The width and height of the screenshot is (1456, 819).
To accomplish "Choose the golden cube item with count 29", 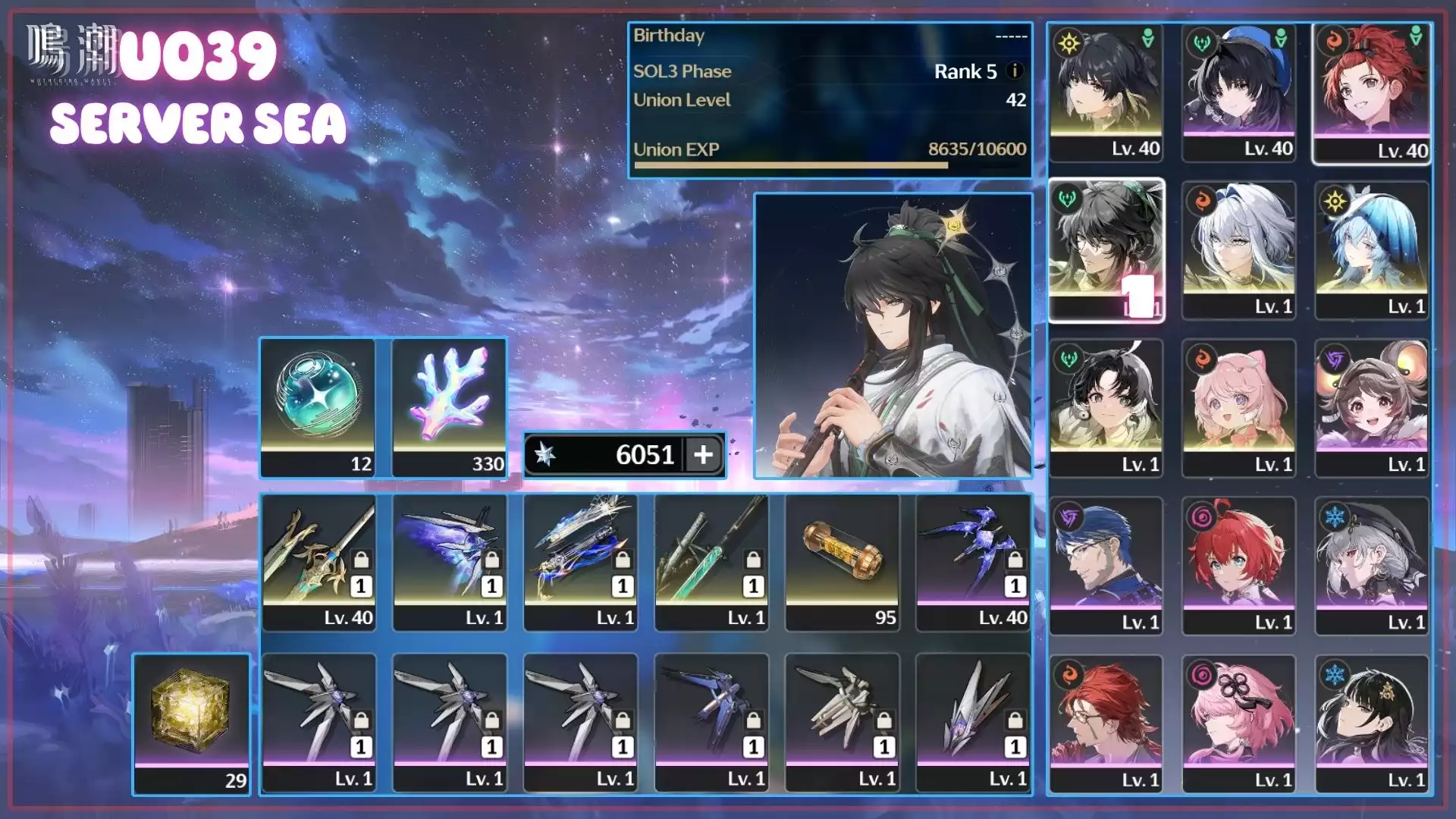I will point(191,723).
